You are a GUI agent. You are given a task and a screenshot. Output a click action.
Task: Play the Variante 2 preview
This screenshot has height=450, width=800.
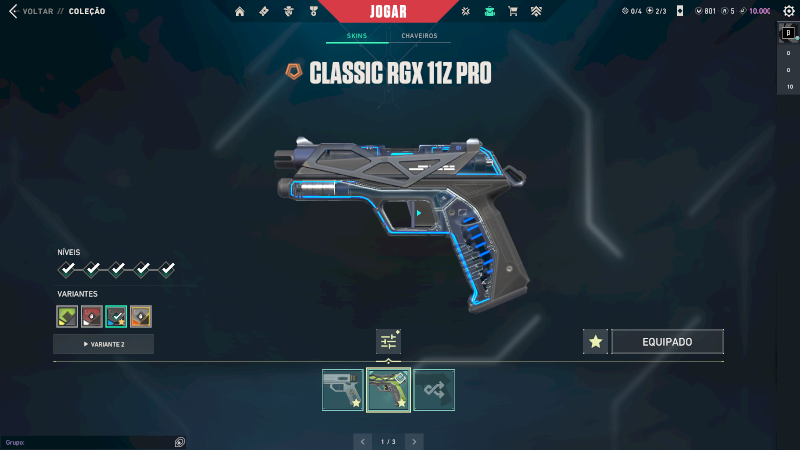pos(103,344)
